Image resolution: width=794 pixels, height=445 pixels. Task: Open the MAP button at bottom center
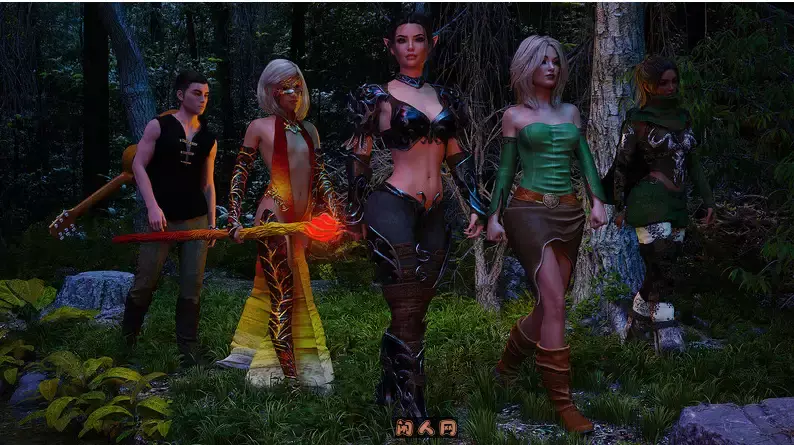tap(424, 427)
